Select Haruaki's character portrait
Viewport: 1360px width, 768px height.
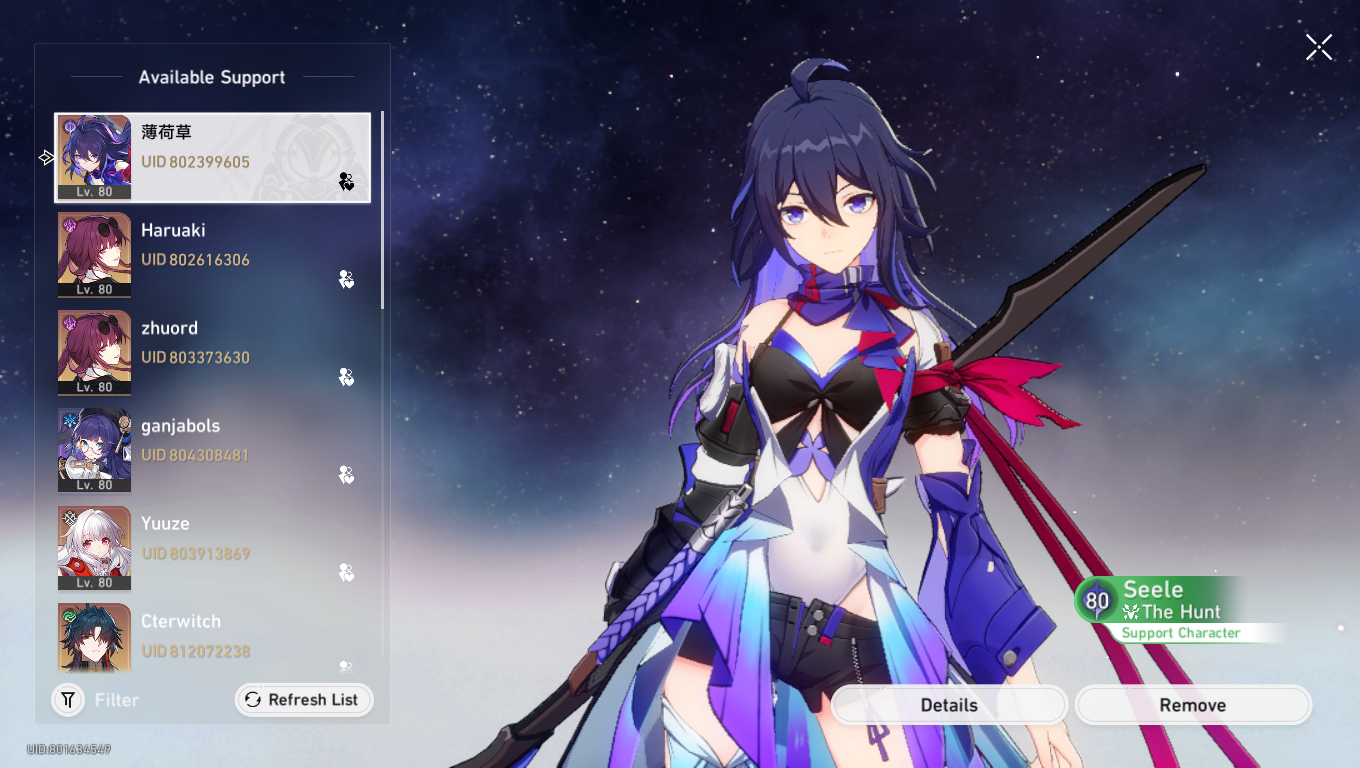click(x=94, y=254)
